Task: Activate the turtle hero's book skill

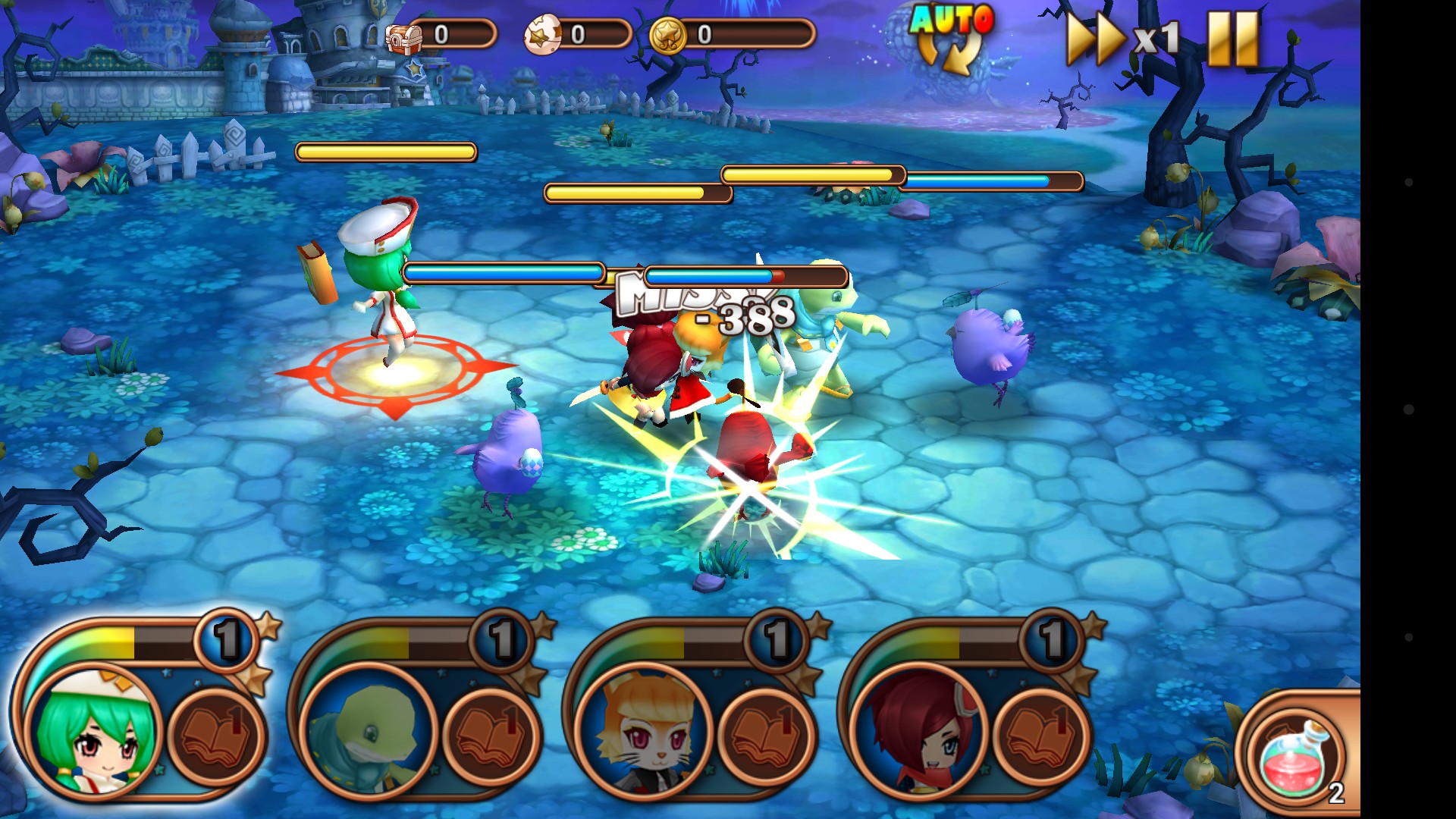Action: coord(491,734)
